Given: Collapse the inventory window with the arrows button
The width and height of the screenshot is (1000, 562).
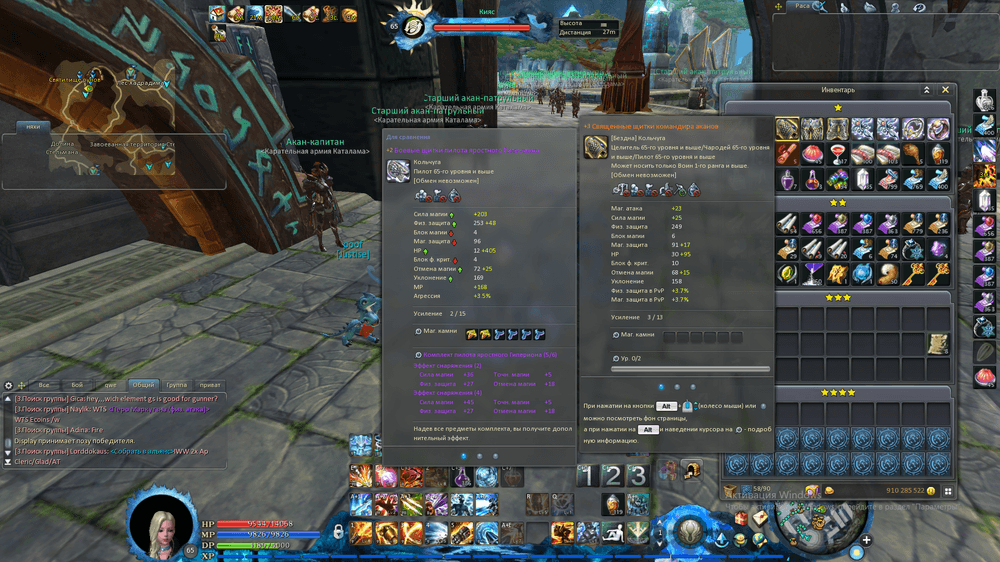Looking at the screenshot, I should pyautogui.click(x=927, y=90).
